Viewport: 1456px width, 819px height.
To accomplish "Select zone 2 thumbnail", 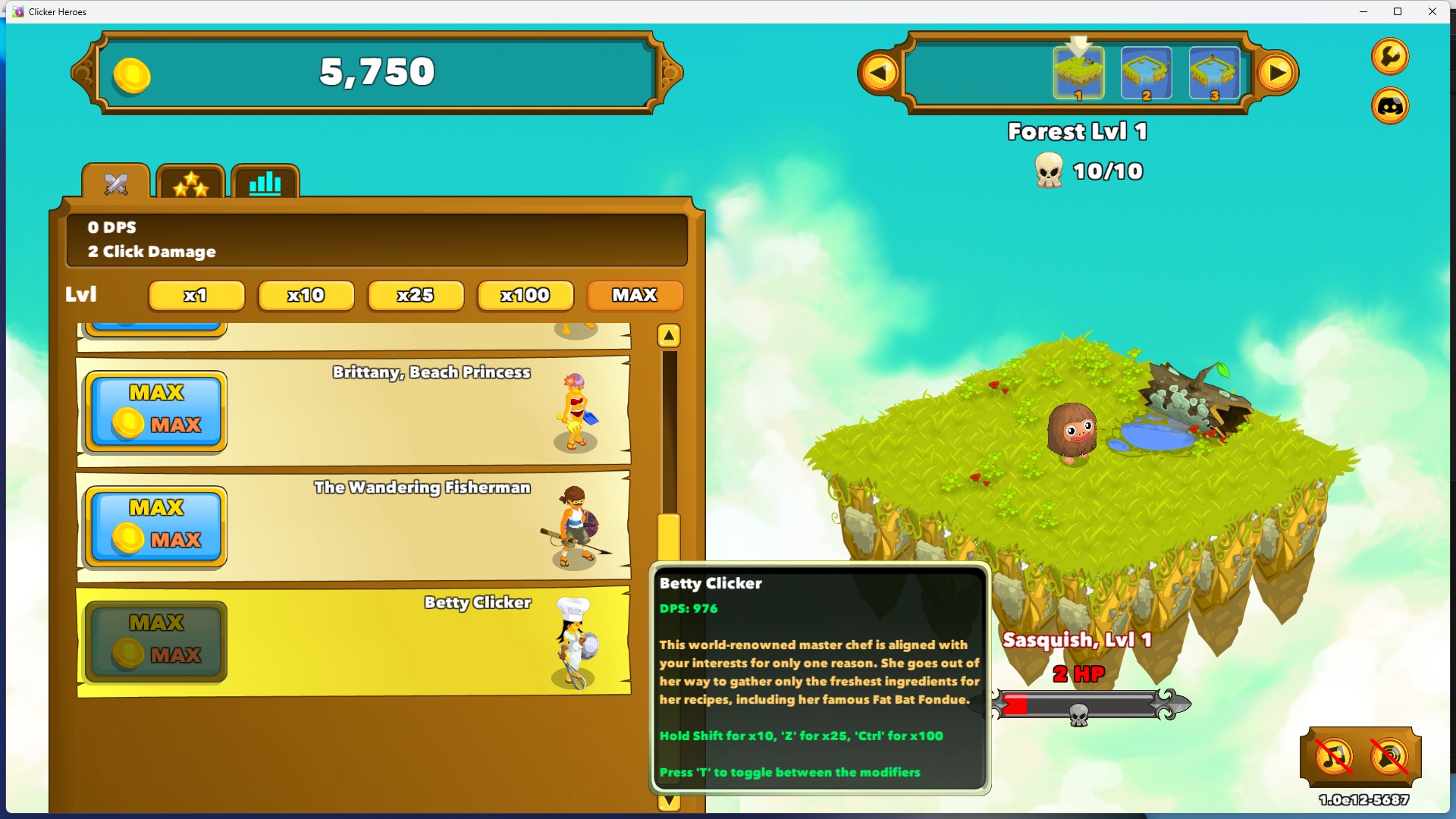I will click(x=1146, y=73).
